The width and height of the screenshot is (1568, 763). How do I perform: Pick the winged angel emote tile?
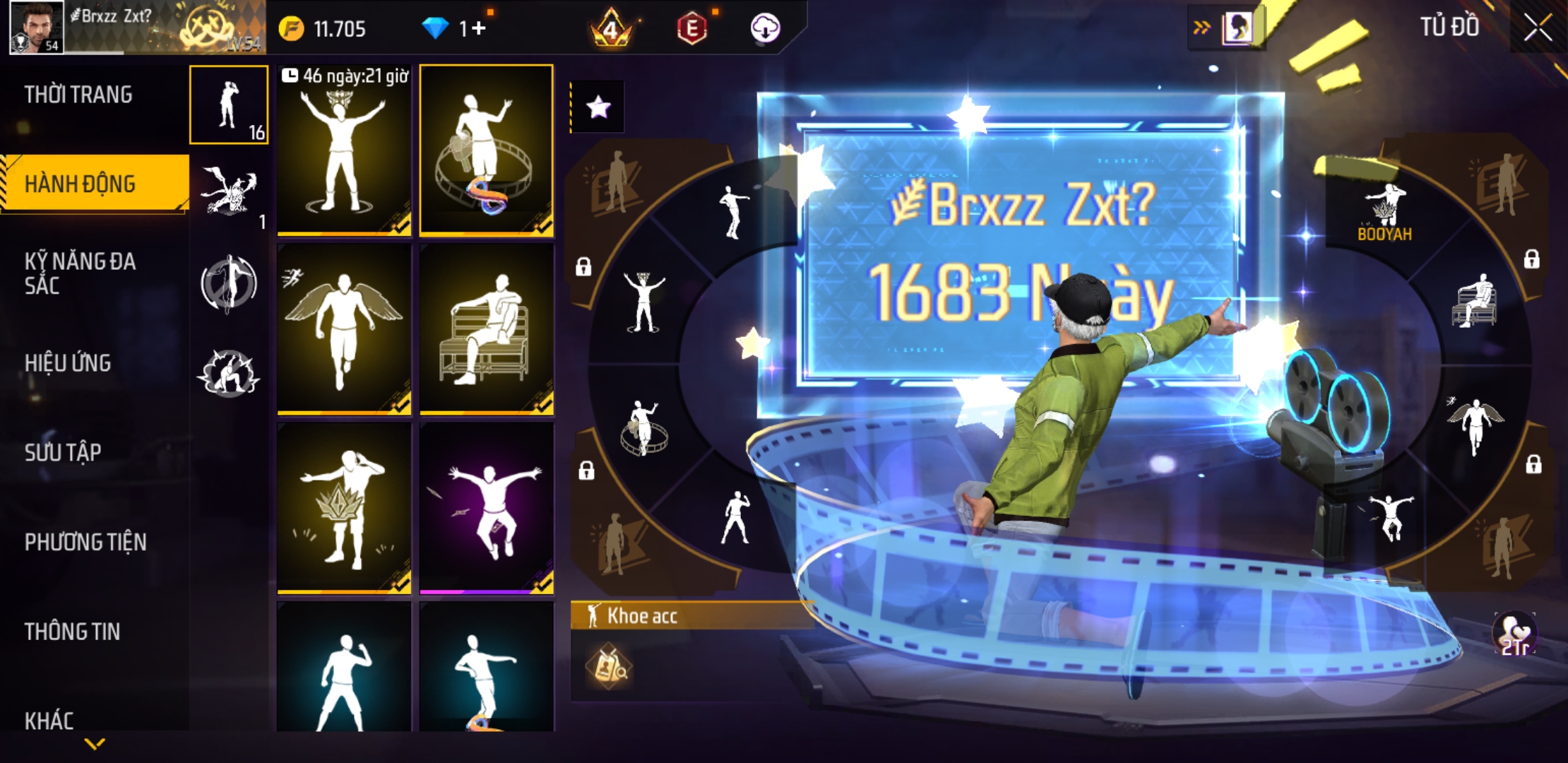(x=344, y=329)
